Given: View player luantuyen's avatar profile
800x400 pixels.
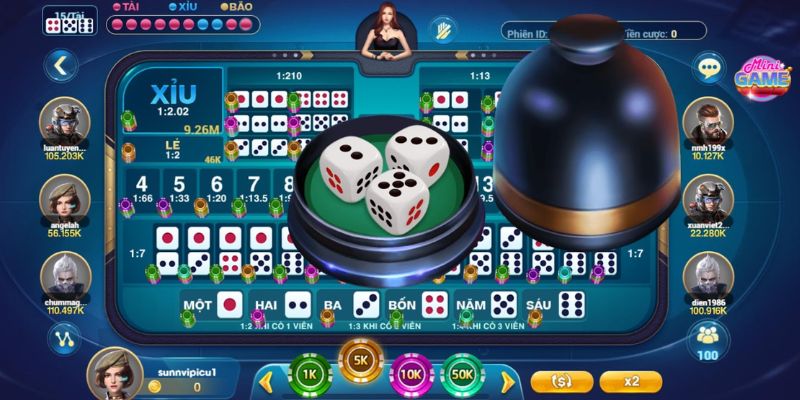Looking at the screenshot, I should coord(65,122).
